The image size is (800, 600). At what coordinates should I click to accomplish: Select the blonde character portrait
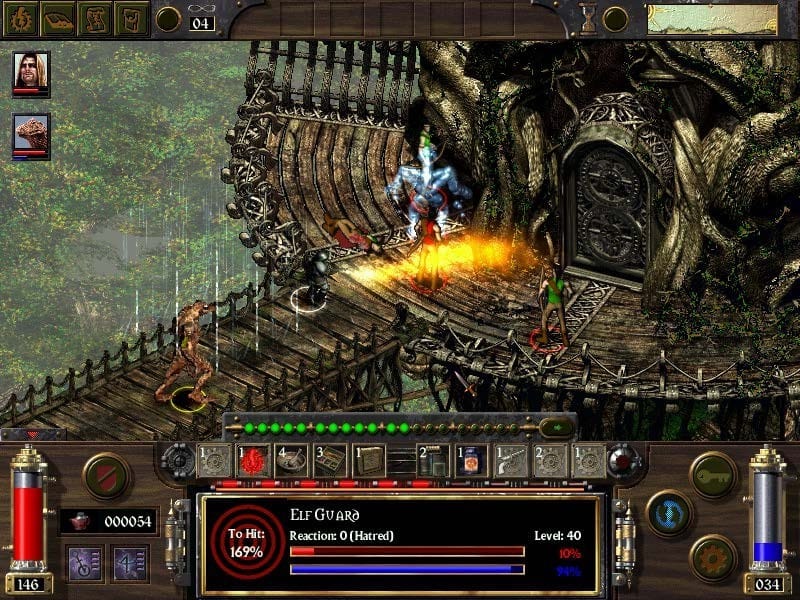[x=31, y=72]
